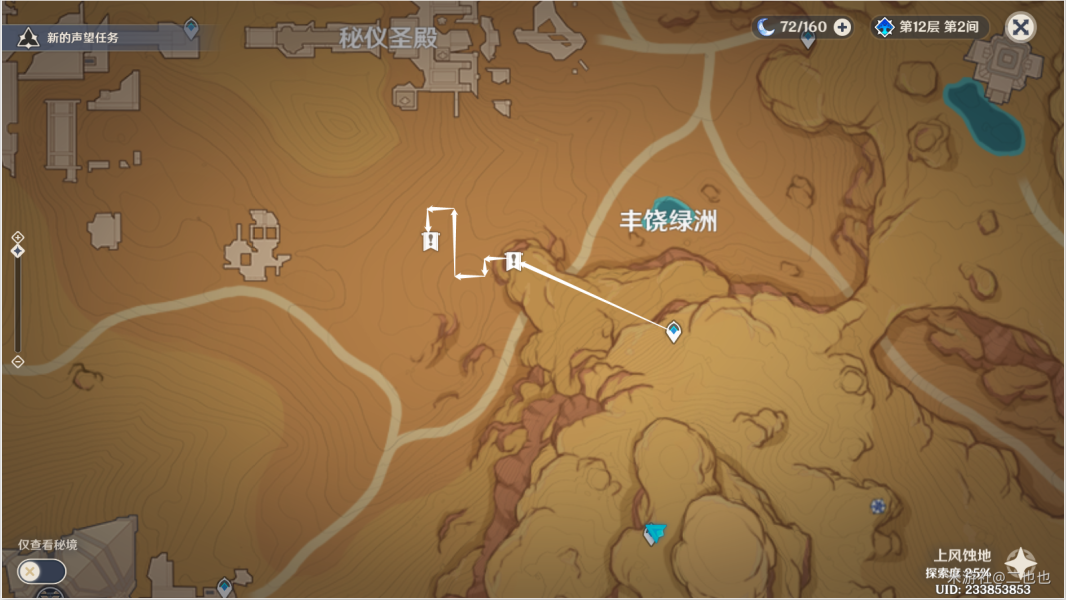Open the four-pointed star region selector
Viewport: 1066px width, 600px height.
1019,563
